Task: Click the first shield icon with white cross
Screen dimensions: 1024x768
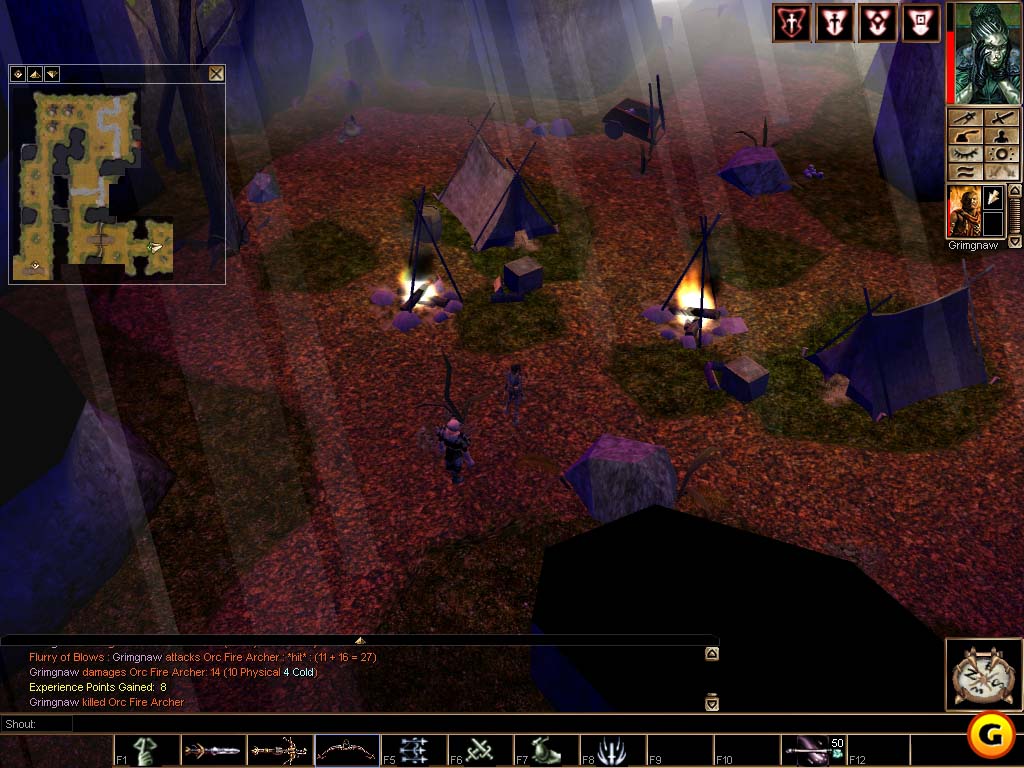Action: pos(791,23)
